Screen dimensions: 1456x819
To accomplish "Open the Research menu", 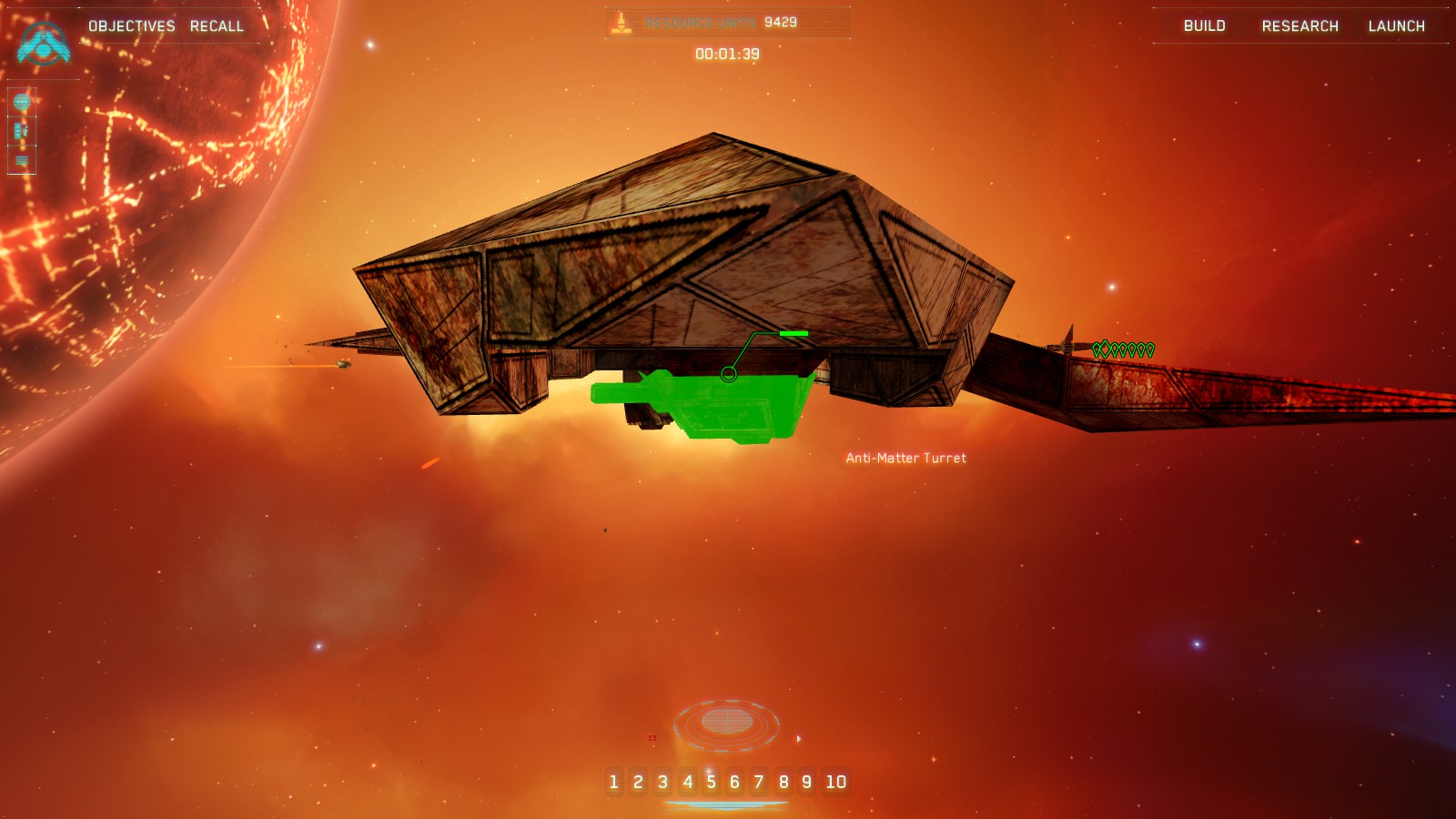I will click(x=1299, y=26).
